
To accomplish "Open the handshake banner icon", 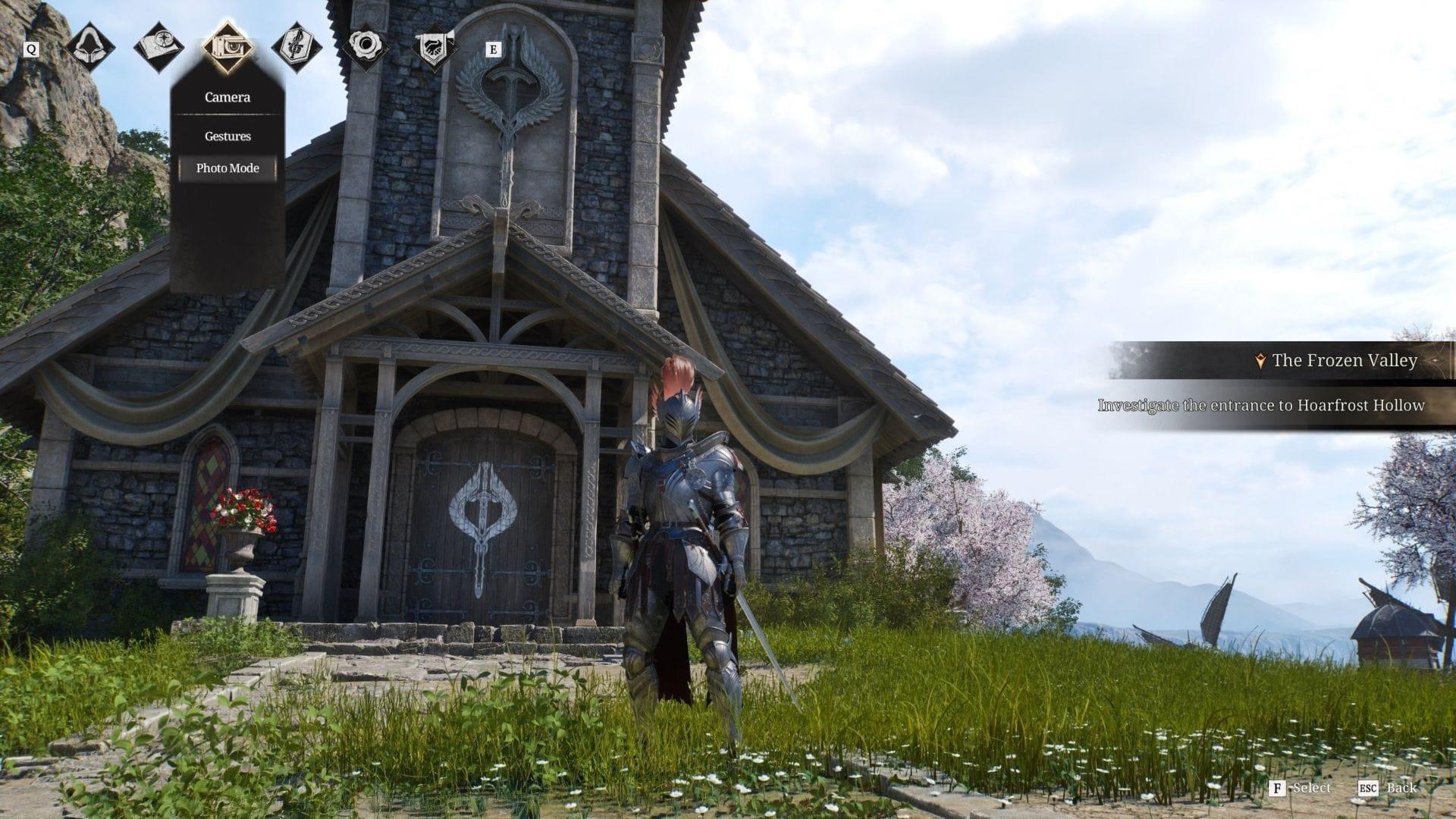I will [432, 47].
